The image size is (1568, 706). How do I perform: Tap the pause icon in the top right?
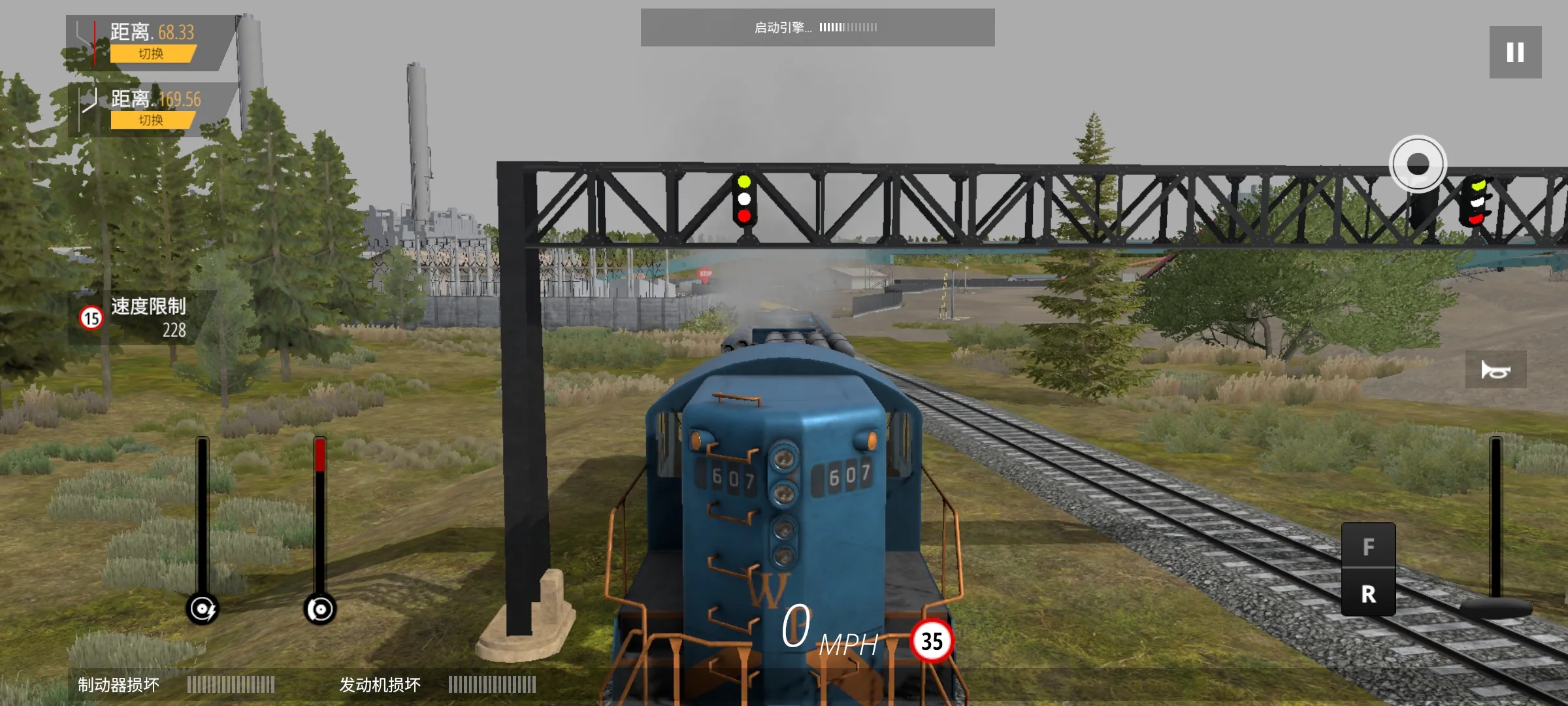click(1514, 52)
